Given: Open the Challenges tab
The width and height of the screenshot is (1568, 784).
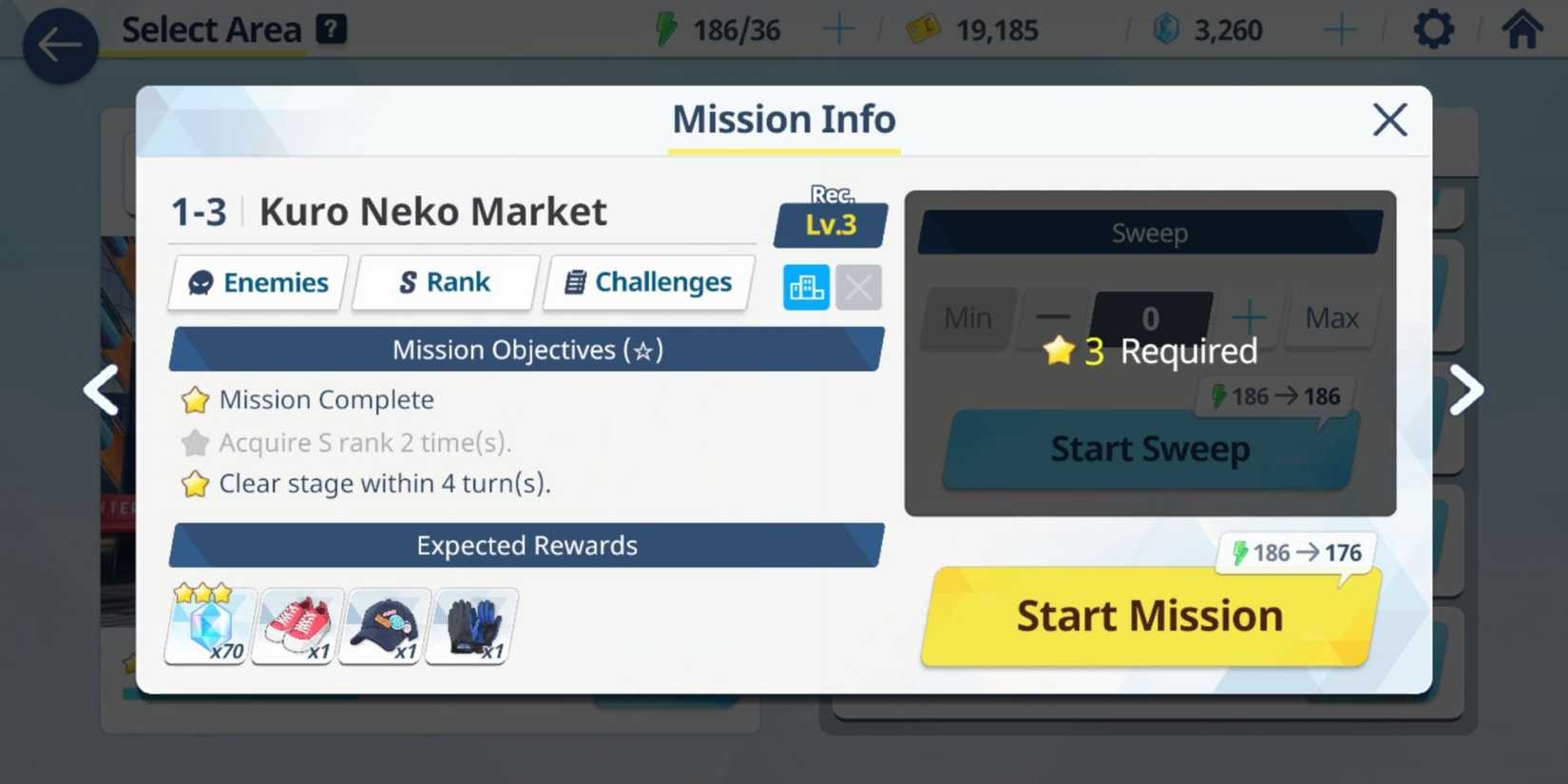Looking at the screenshot, I should coord(647,282).
